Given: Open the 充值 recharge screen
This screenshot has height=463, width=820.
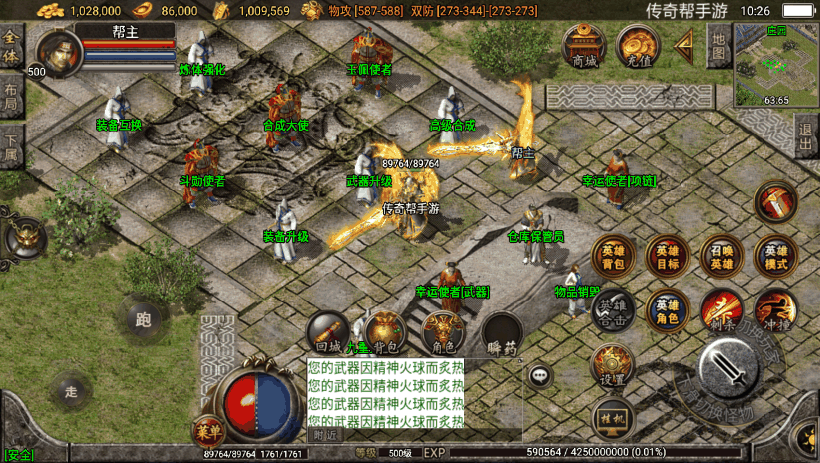Looking at the screenshot, I should [637, 46].
